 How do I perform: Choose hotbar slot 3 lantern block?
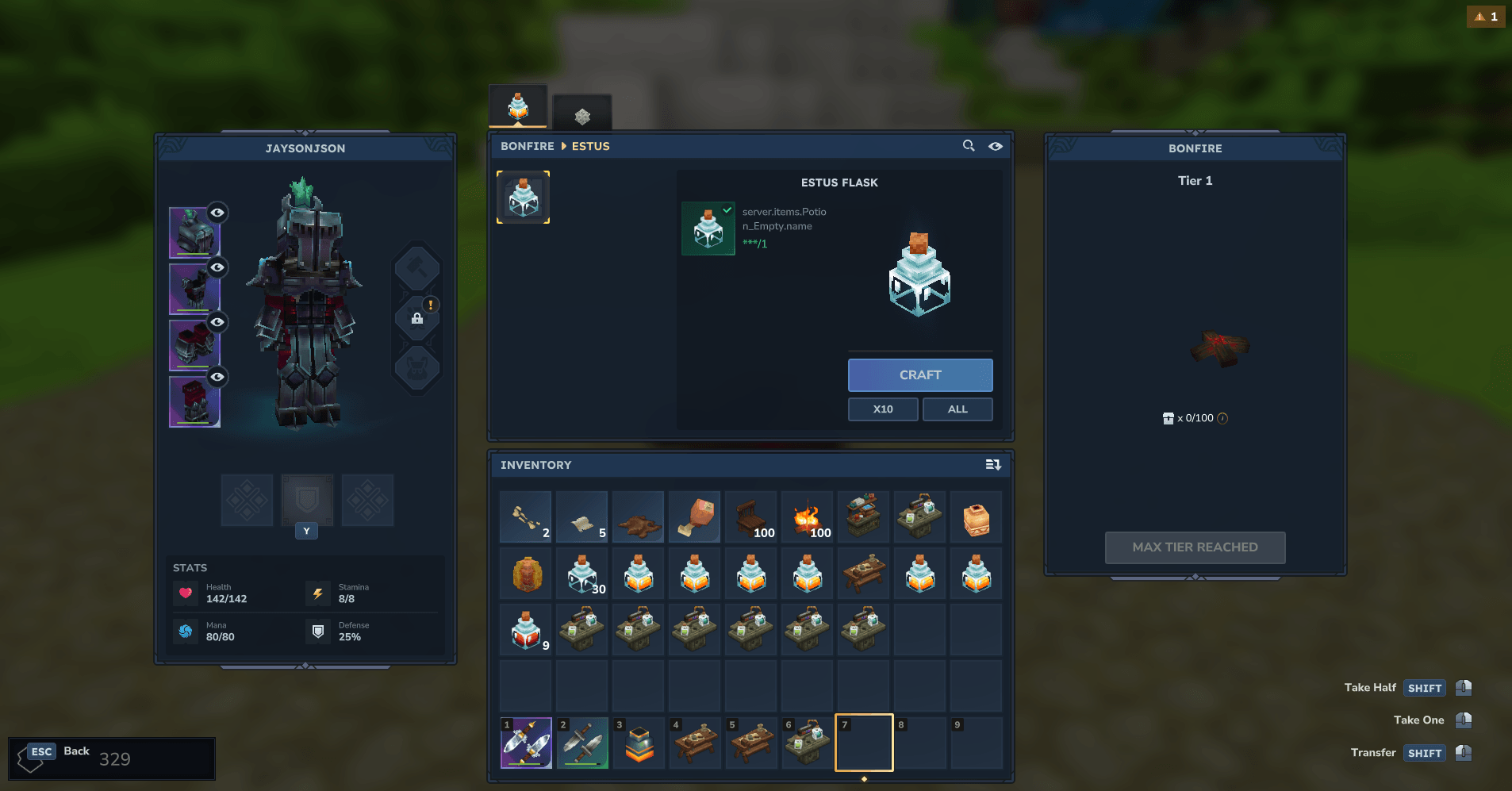(x=639, y=743)
